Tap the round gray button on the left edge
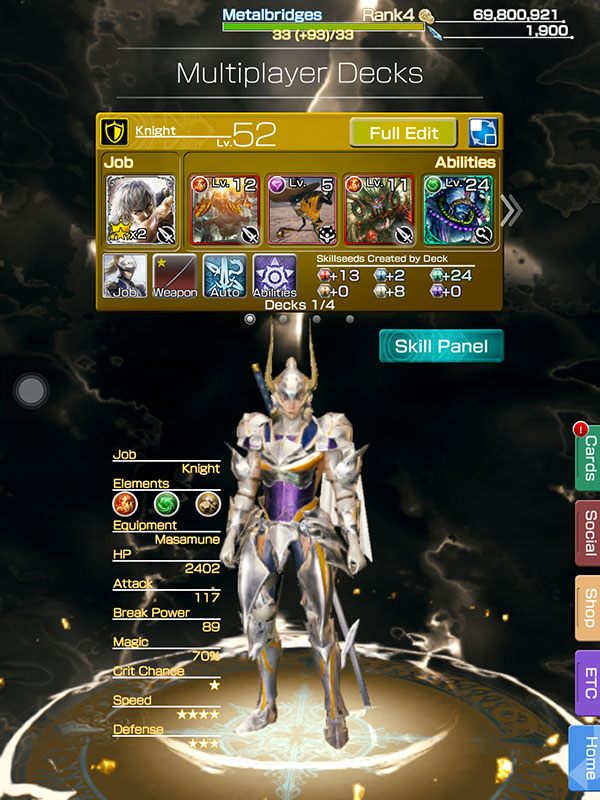 point(31,389)
